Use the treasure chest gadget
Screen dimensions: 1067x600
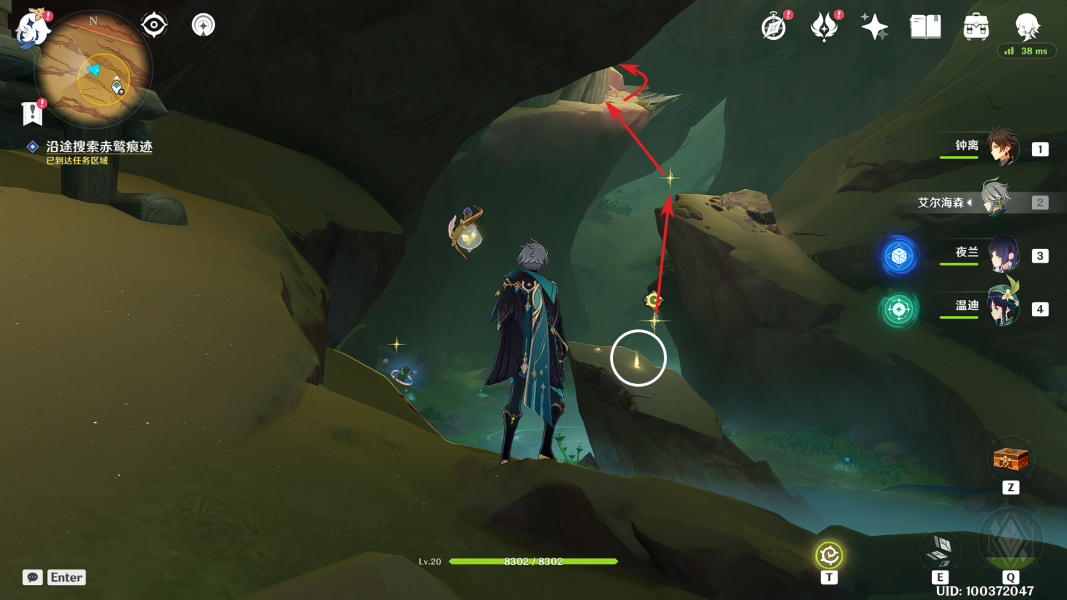1010,461
